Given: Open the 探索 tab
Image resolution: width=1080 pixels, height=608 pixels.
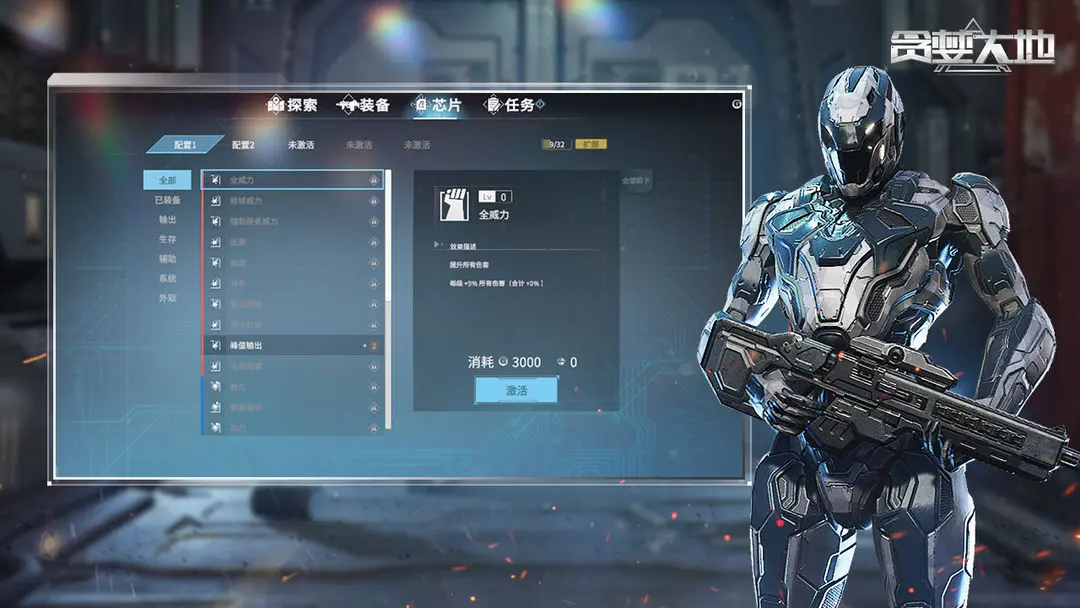Looking at the screenshot, I should [x=293, y=105].
